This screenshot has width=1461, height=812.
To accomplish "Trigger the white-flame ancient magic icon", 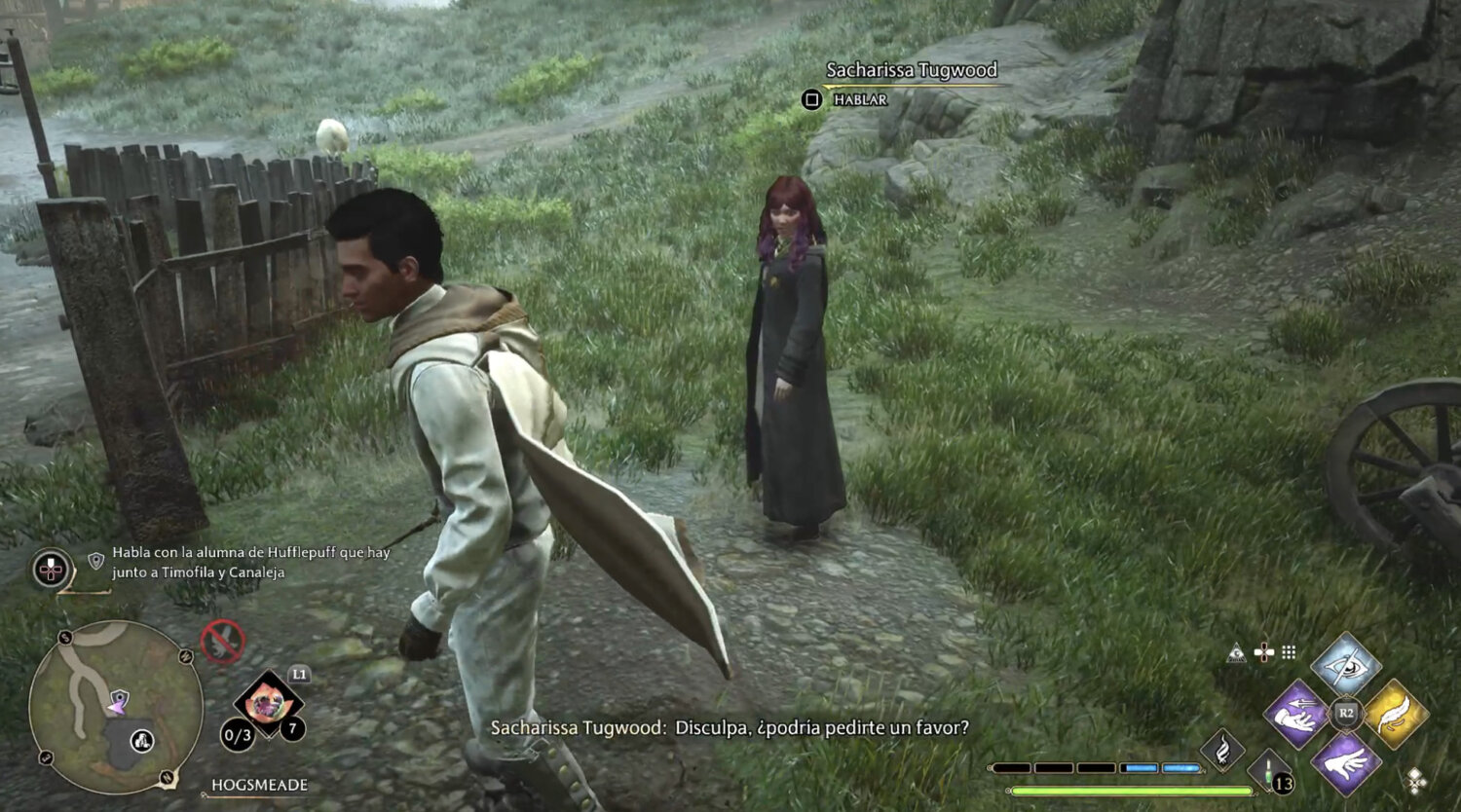I will point(1223,750).
